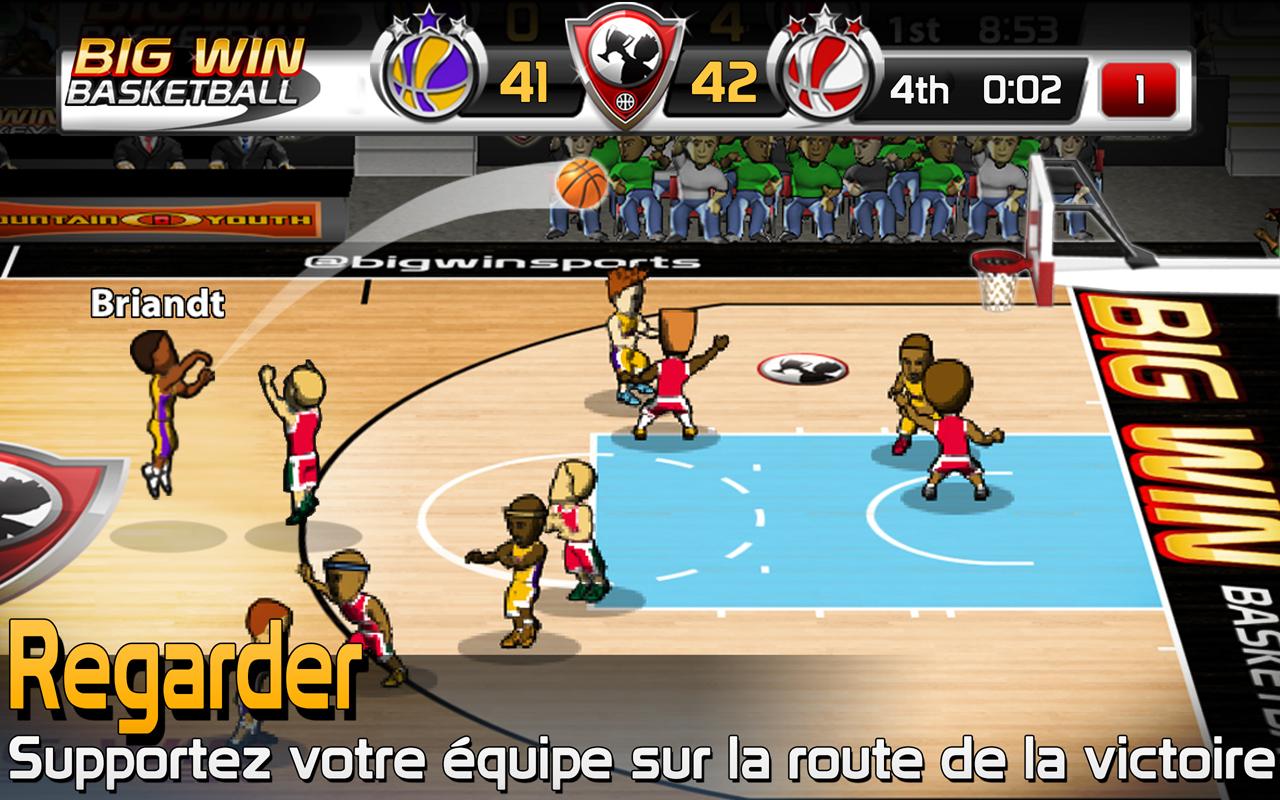Click the victory caption text at the bottom
The height and width of the screenshot is (800, 1280).
click(x=640, y=761)
